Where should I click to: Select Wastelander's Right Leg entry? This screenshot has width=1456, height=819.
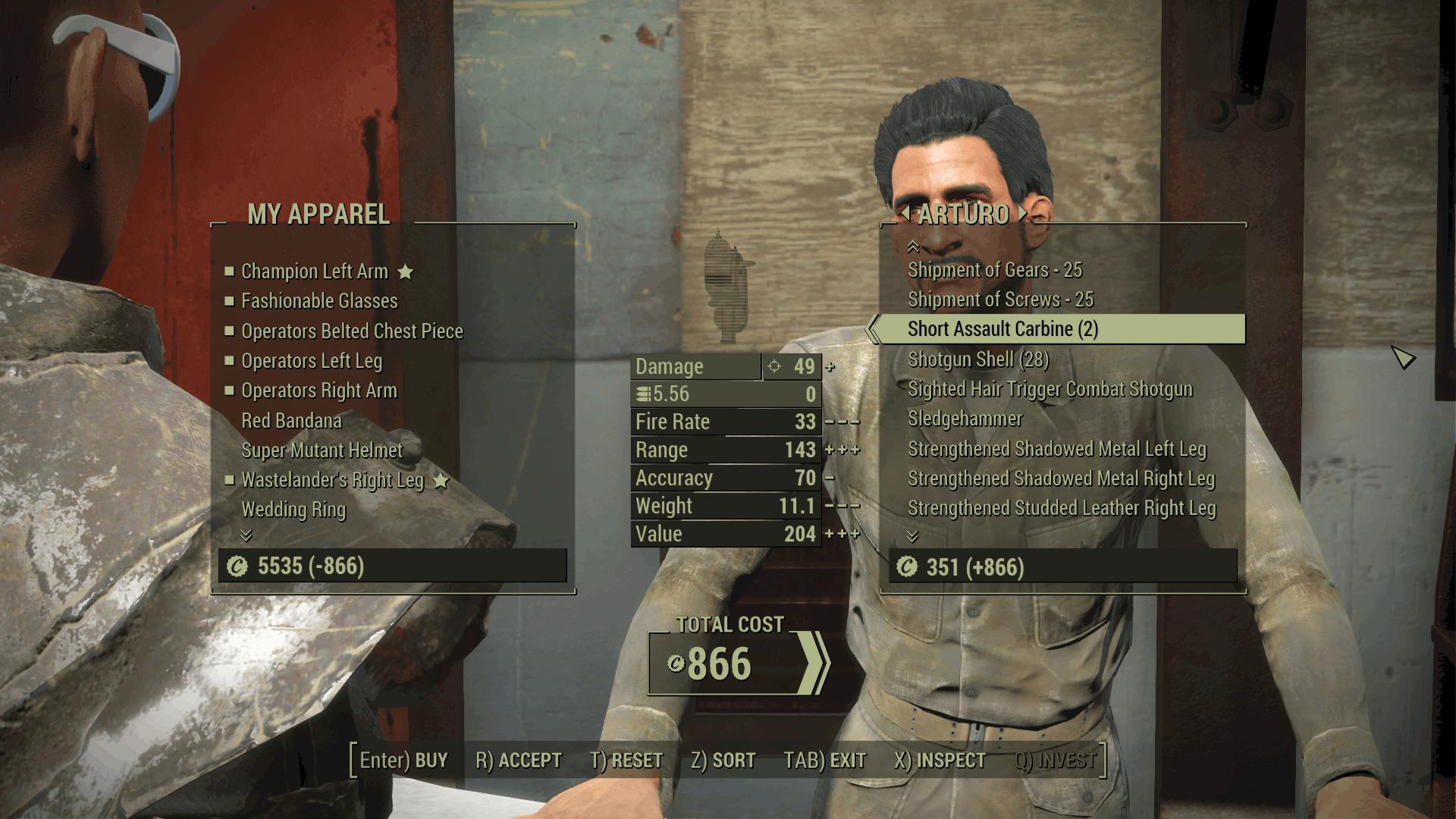click(332, 480)
